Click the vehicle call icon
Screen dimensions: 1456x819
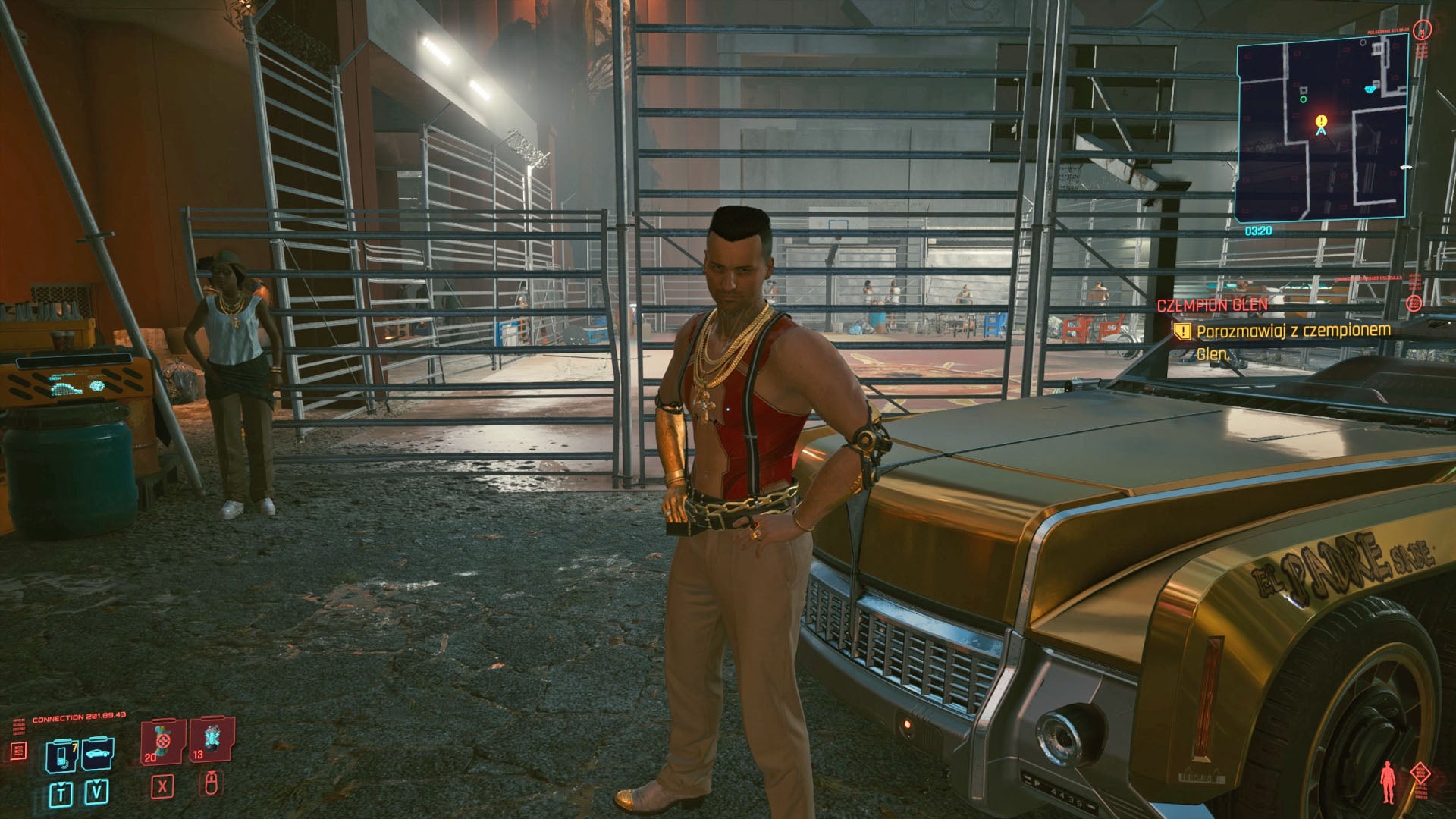[99, 755]
